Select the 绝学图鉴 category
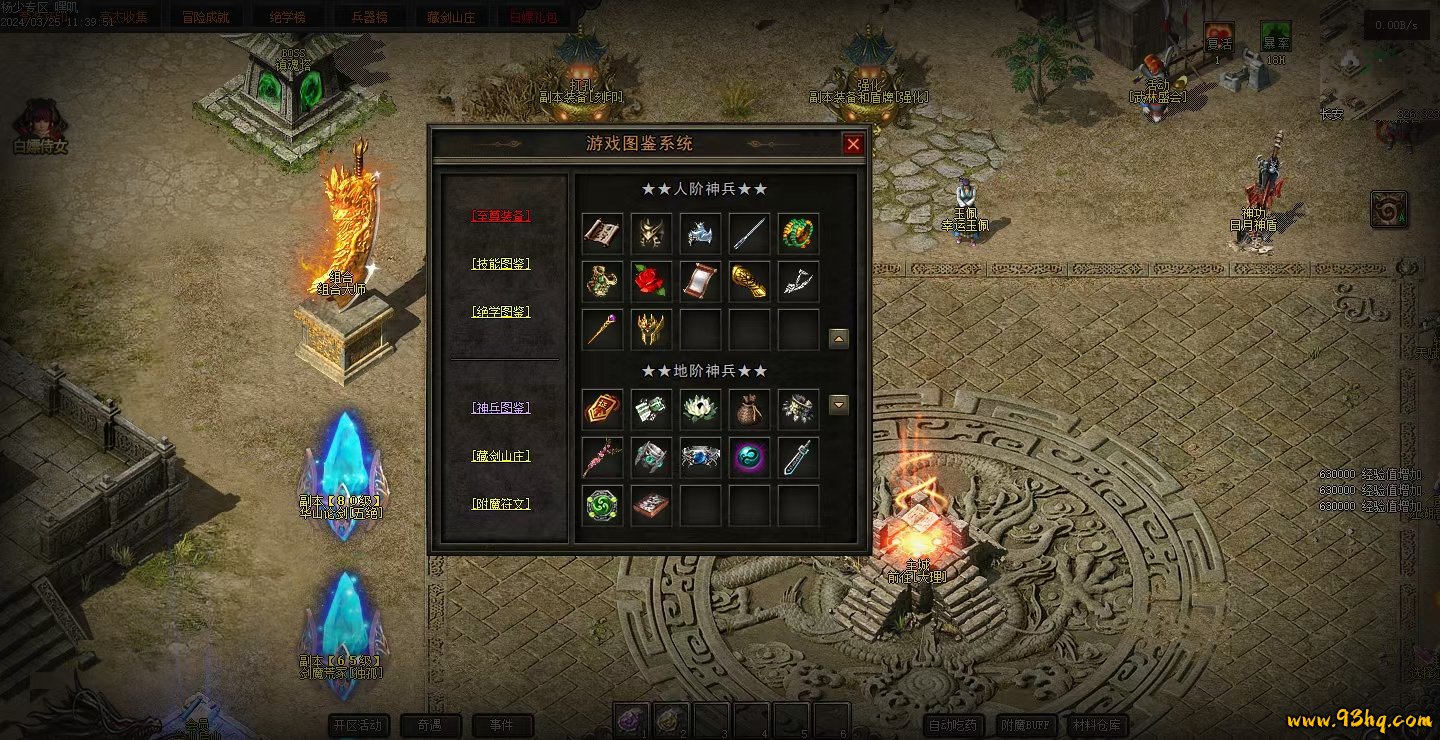 coord(500,311)
